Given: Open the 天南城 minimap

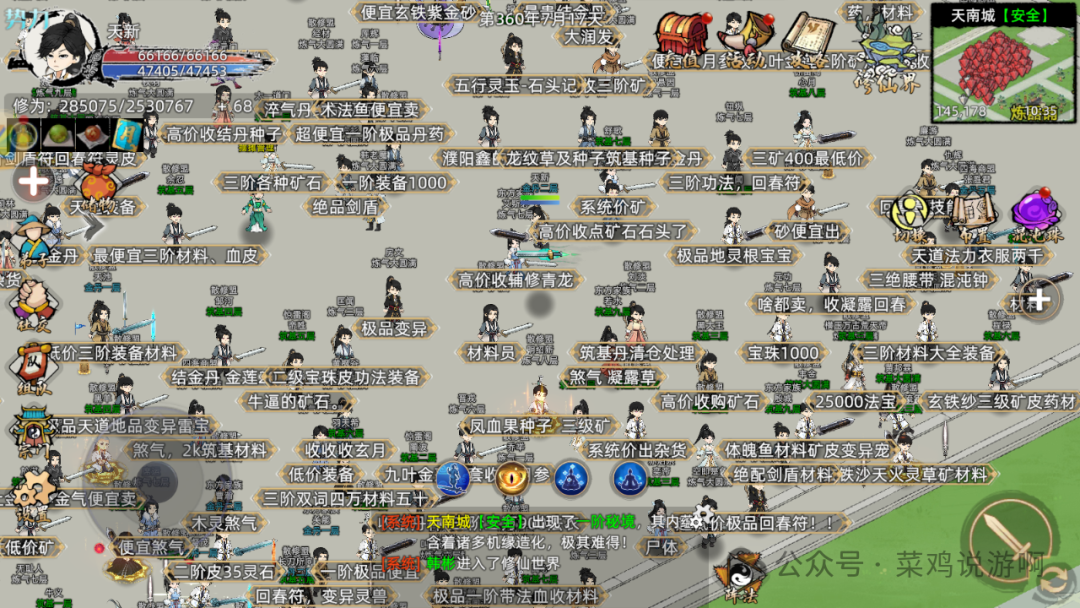Looking at the screenshot, I should click(x=1004, y=62).
